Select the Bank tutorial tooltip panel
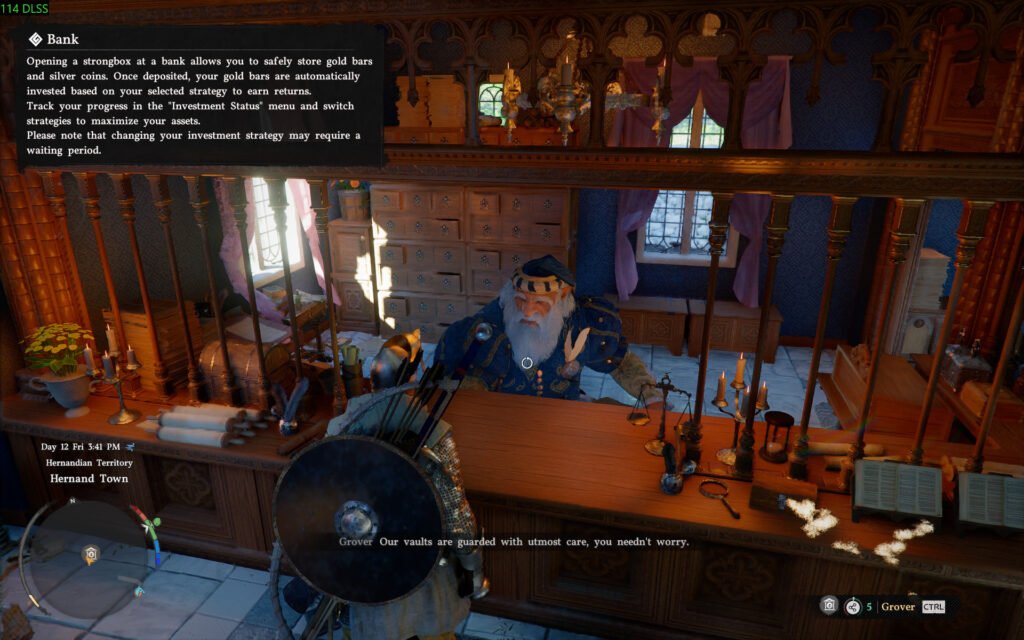Viewport: 1024px width, 640px height. tap(200, 96)
